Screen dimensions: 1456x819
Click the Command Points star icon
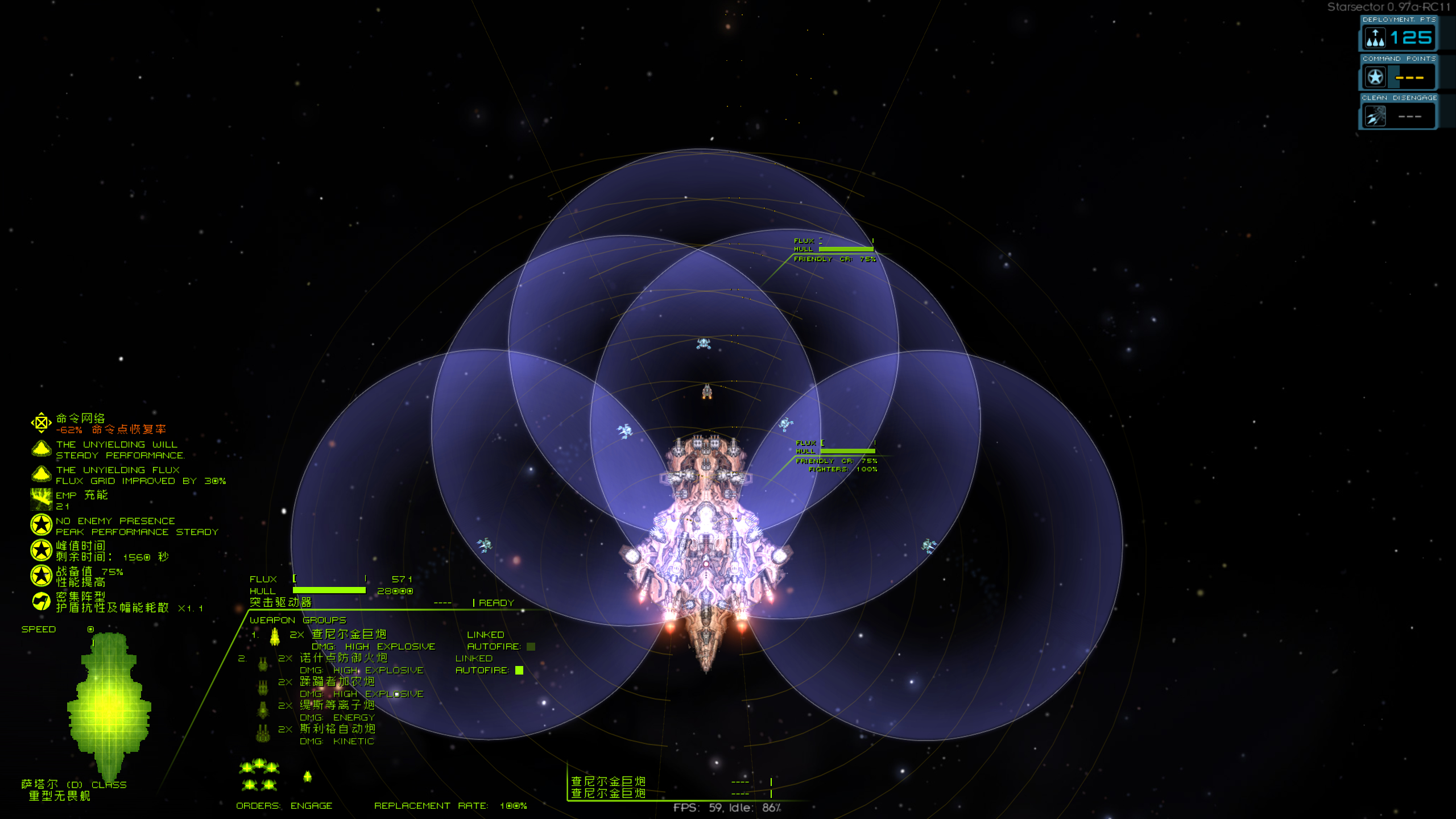pos(1375,76)
